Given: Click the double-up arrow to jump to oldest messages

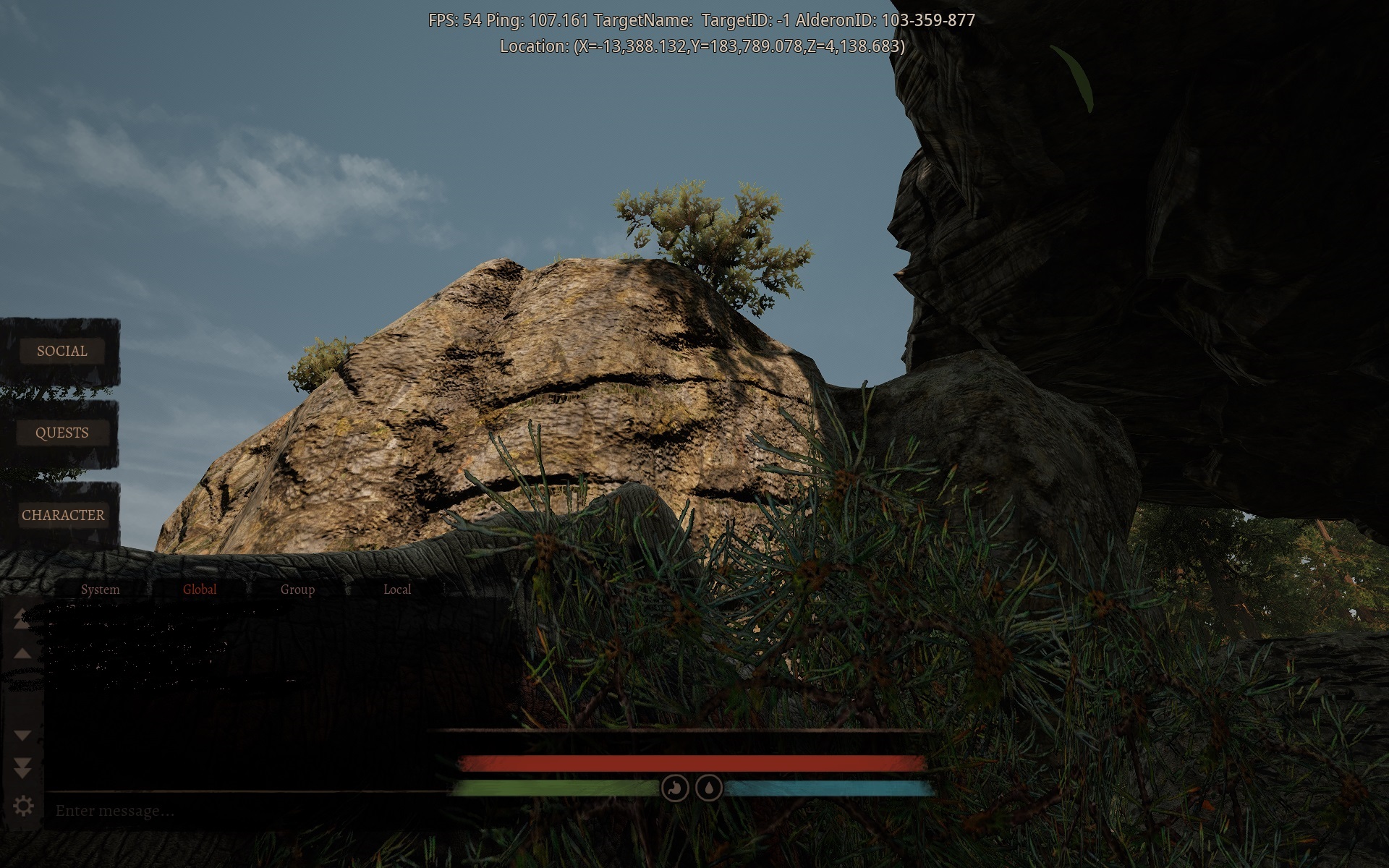Looking at the screenshot, I should tap(22, 618).
